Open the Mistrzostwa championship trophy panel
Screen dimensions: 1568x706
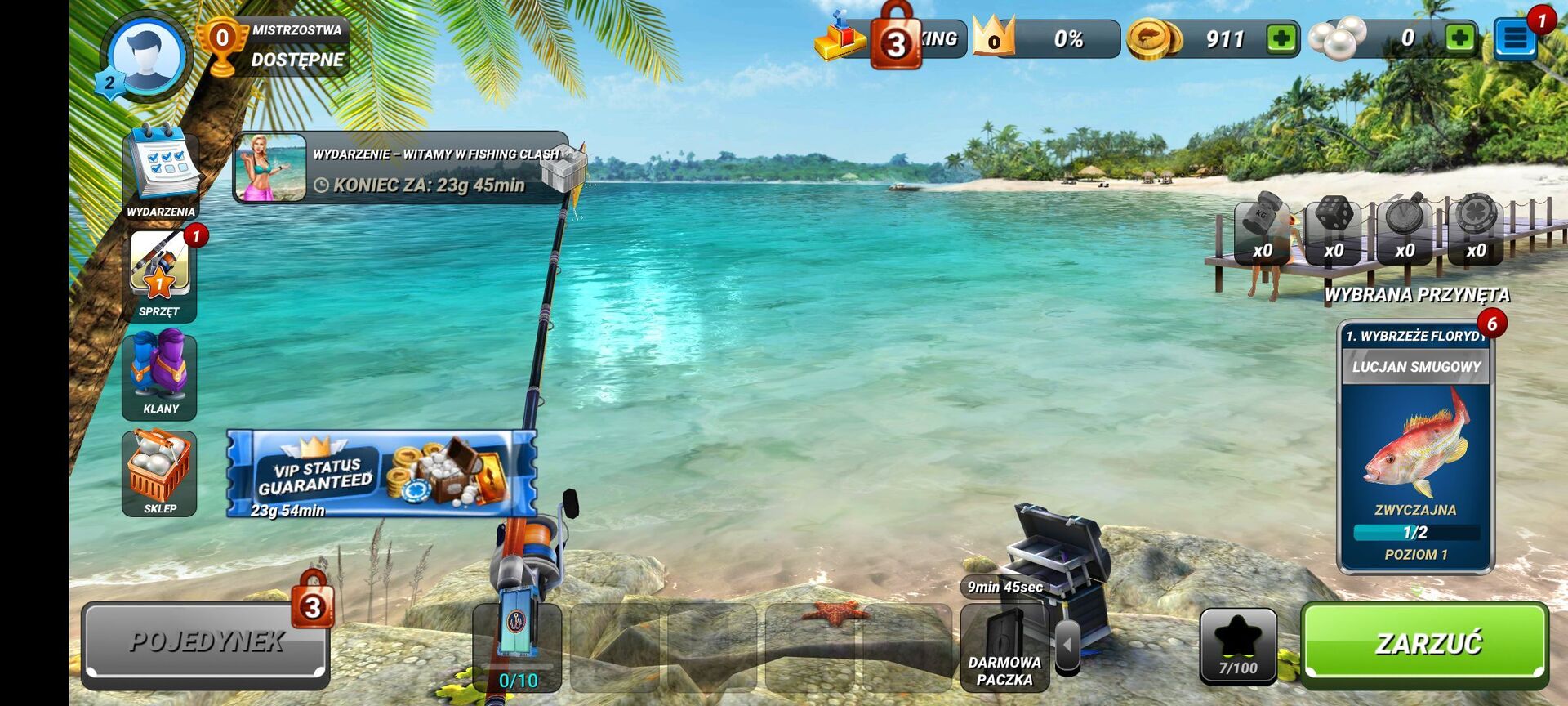click(275, 47)
